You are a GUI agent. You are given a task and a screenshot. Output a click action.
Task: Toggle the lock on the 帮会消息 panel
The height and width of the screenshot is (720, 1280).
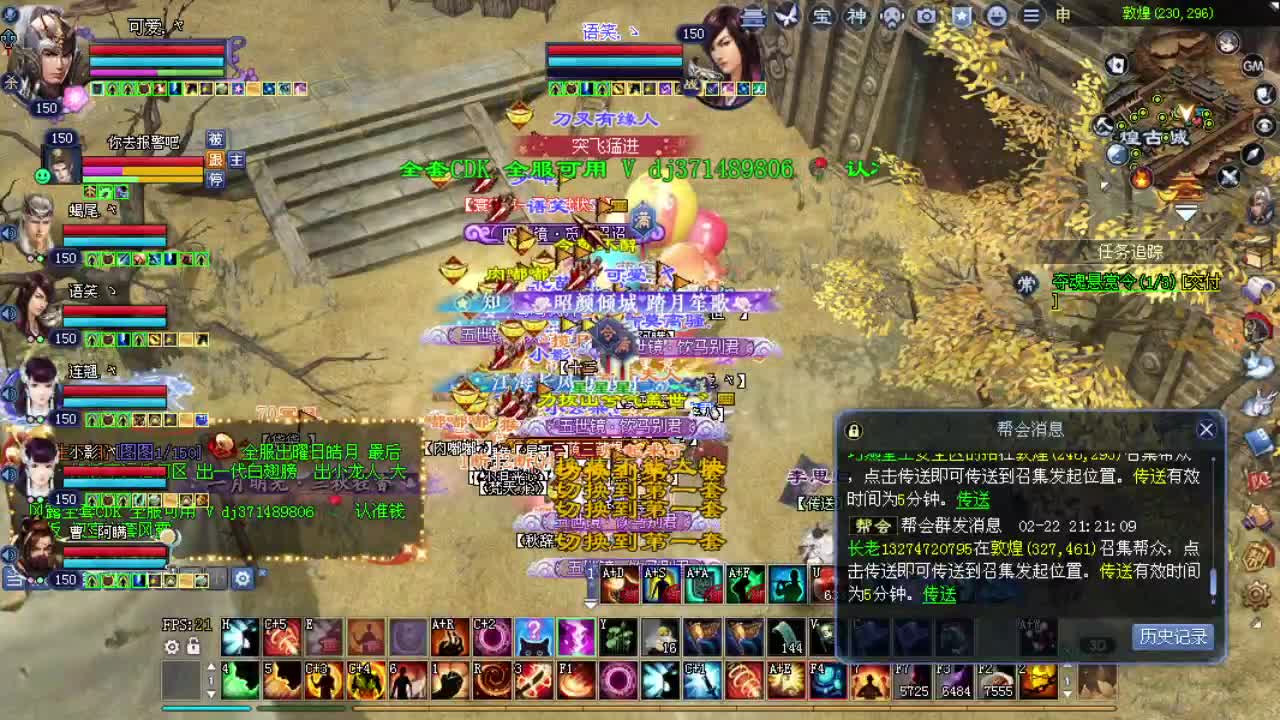(x=852, y=430)
